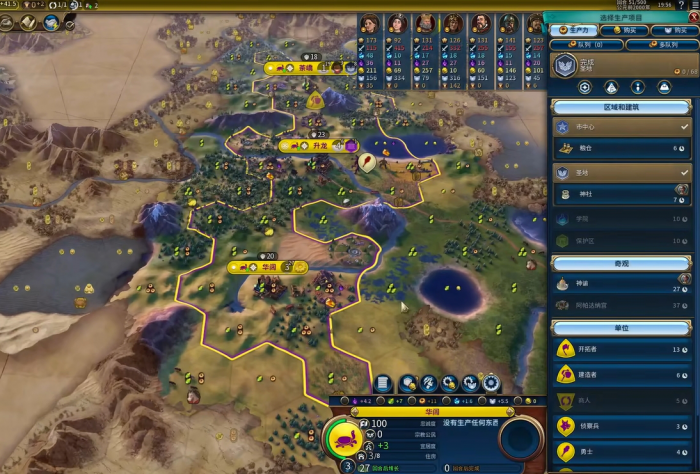
Task: Collapse the 区域和建筑 section header
Action: (619, 107)
